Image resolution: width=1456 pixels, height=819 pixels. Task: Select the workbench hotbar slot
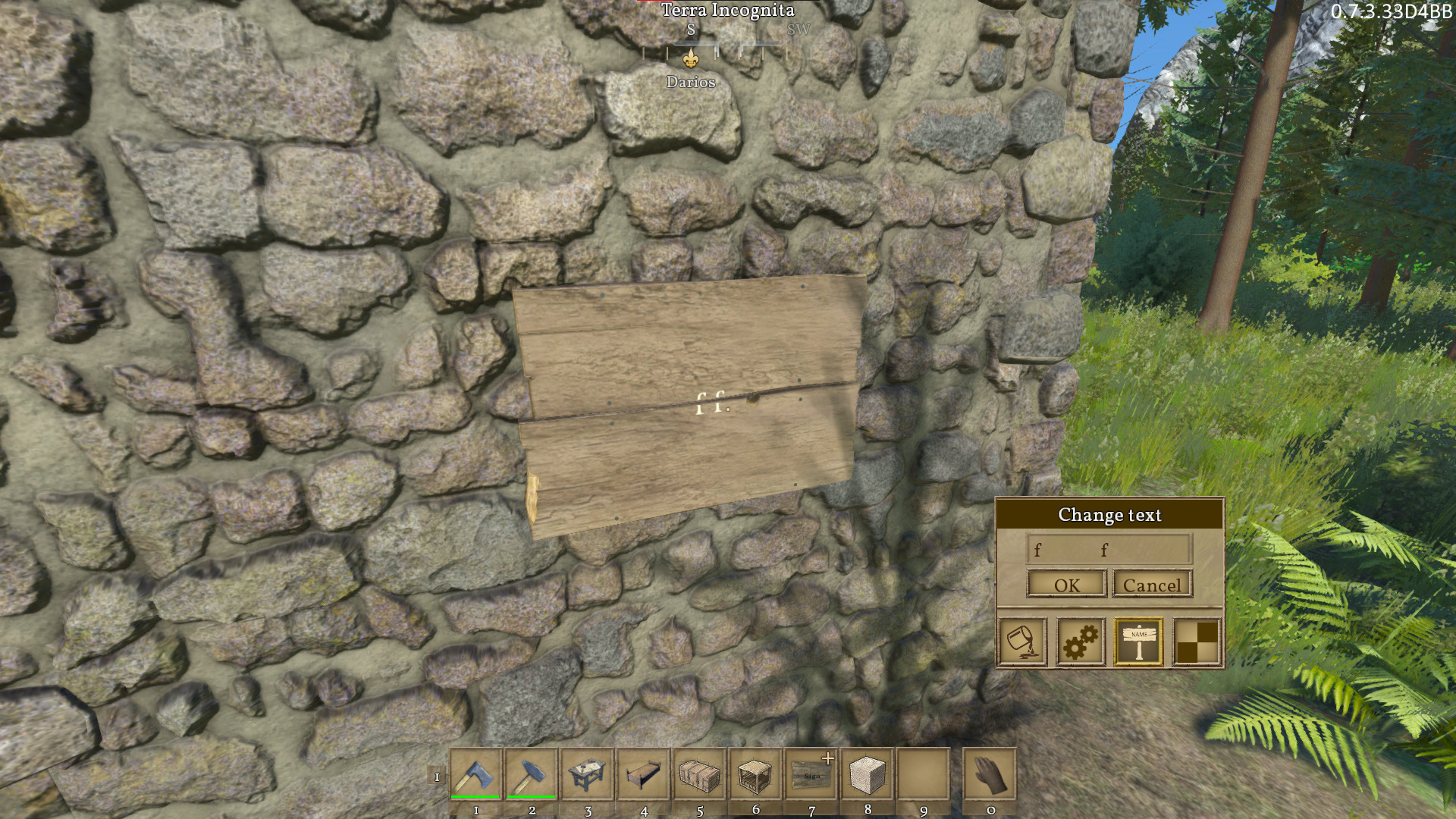[x=588, y=775]
